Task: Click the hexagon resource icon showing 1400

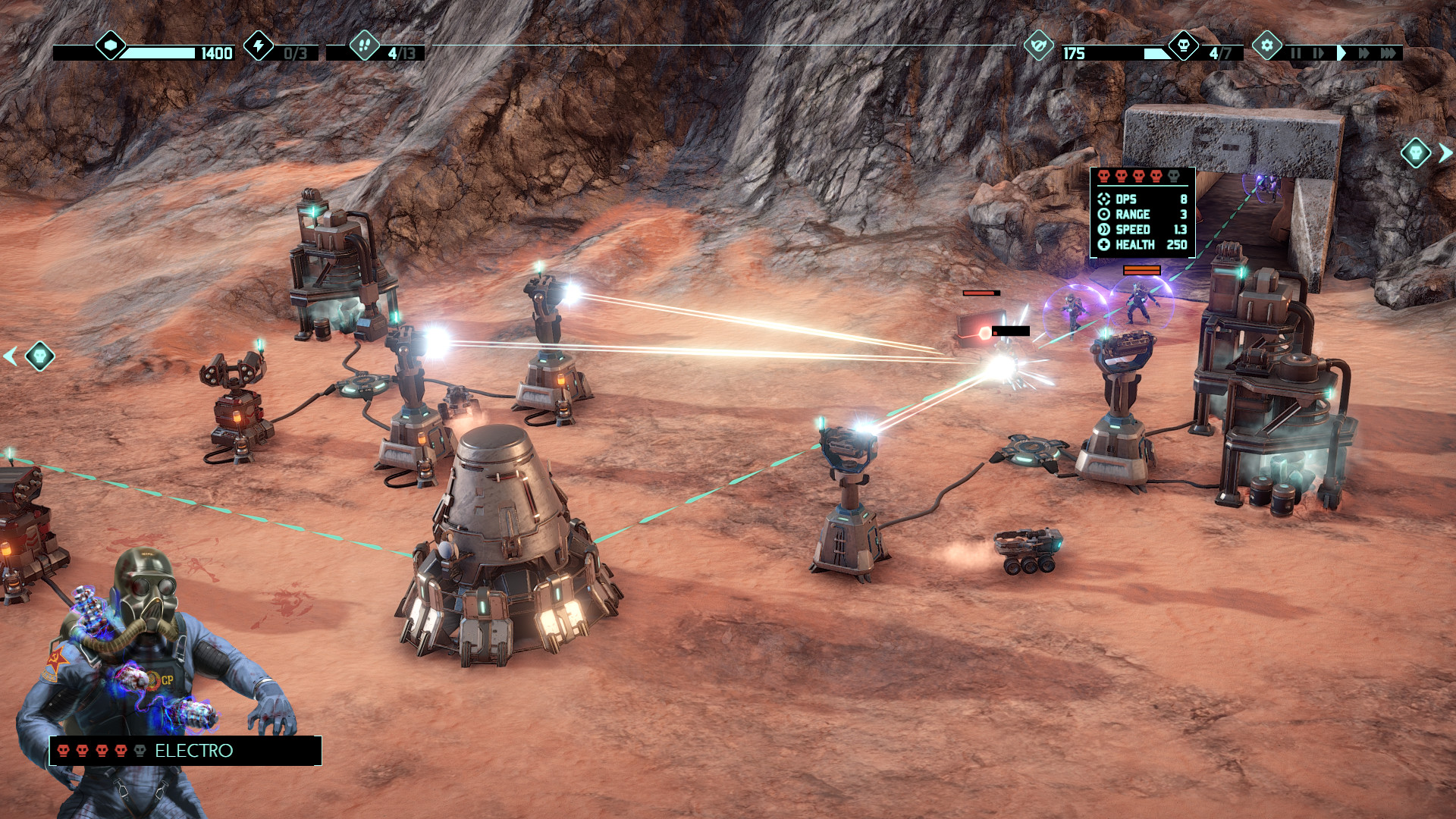Action: pyautogui.click(x=110, y=47)
